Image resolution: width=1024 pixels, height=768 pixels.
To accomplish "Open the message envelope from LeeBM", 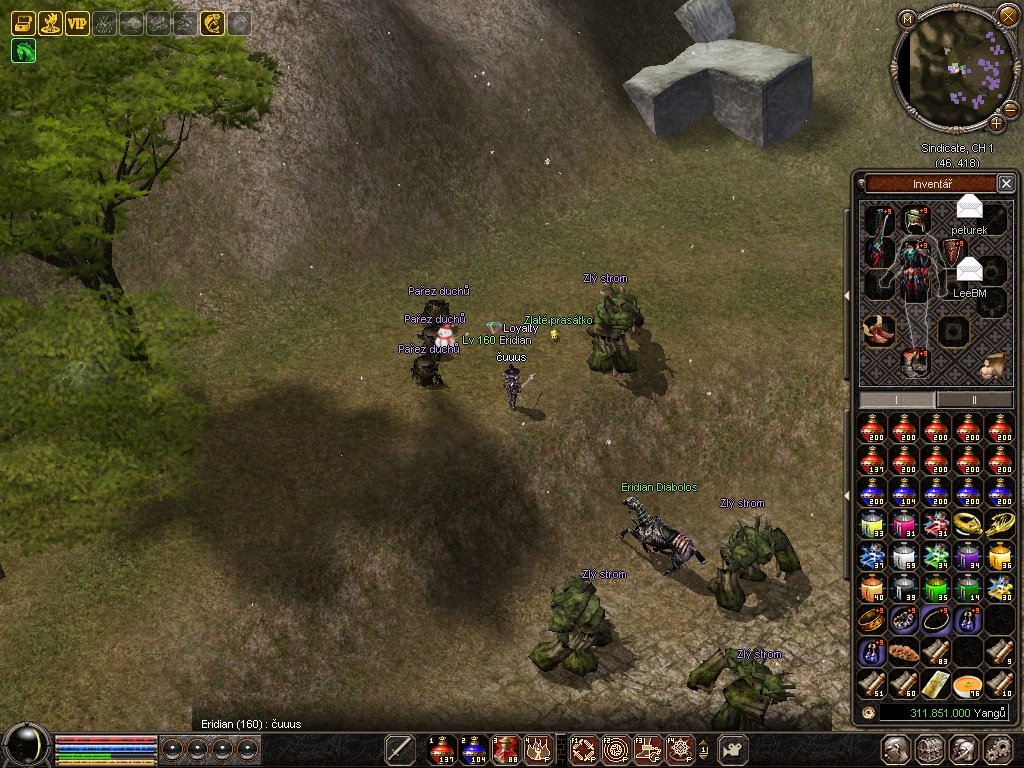I will coord(969,270).
